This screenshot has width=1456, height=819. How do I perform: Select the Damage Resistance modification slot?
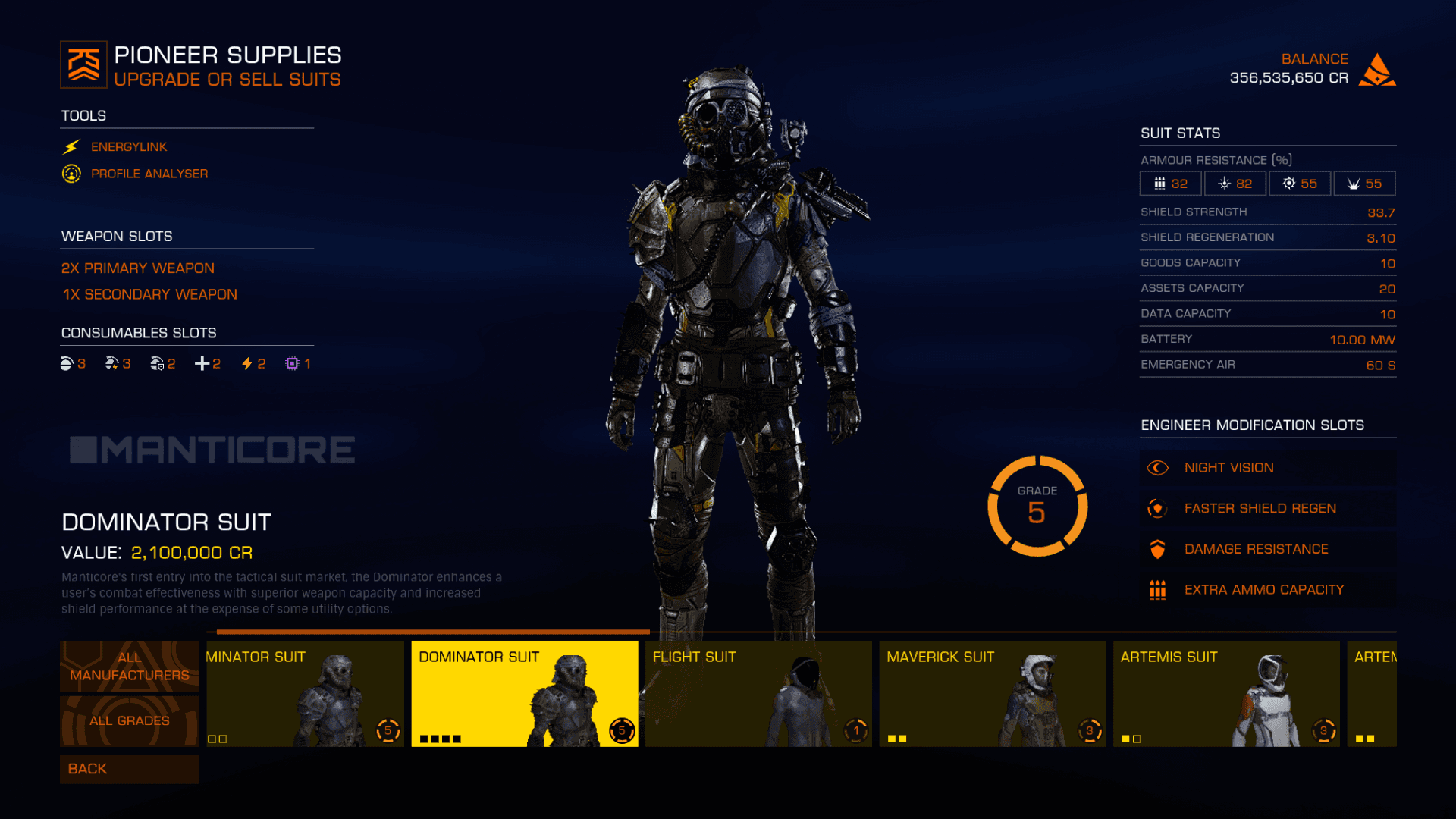coord(1266,549)
